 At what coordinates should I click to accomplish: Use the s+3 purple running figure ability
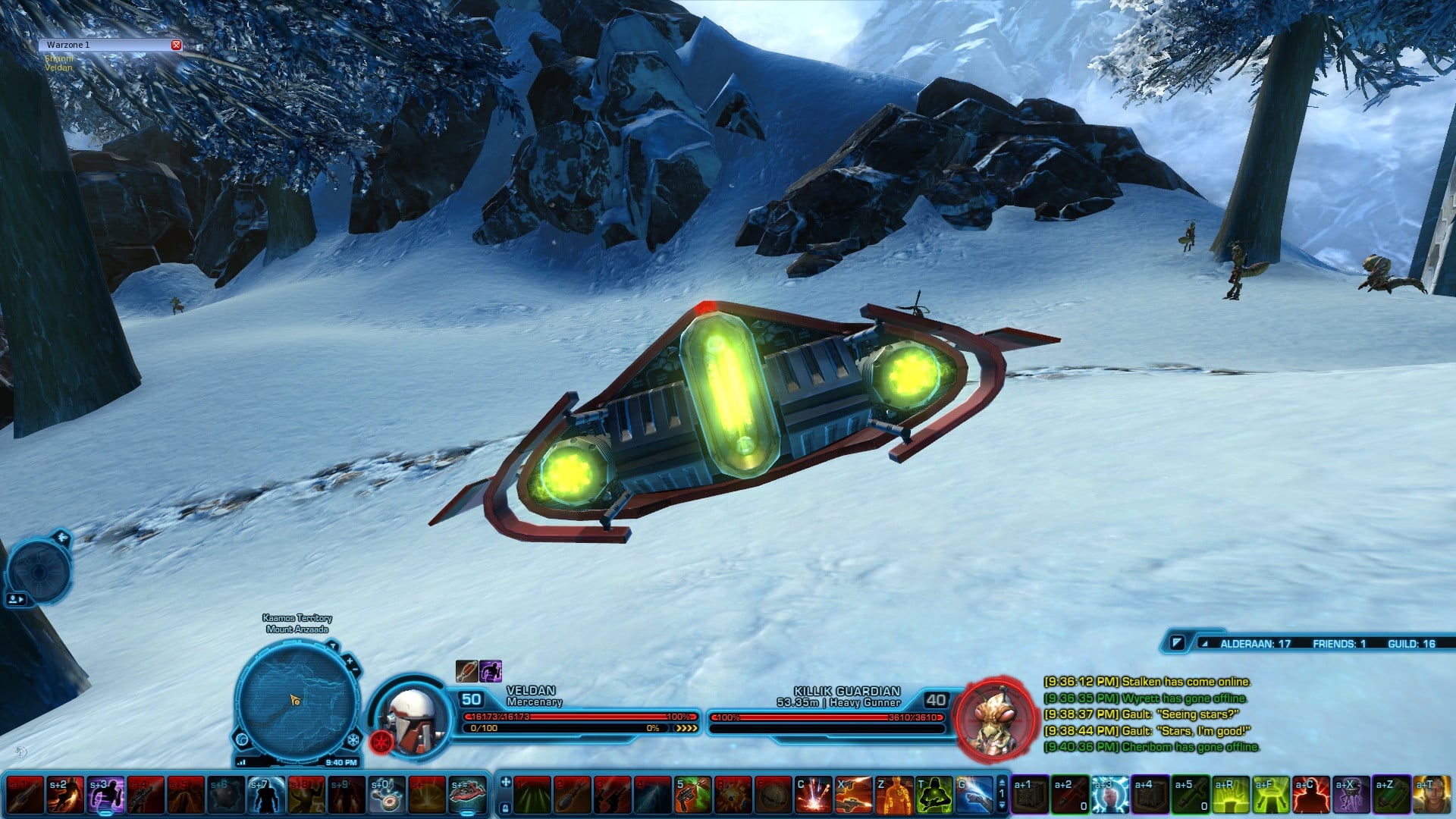(105, 795)
